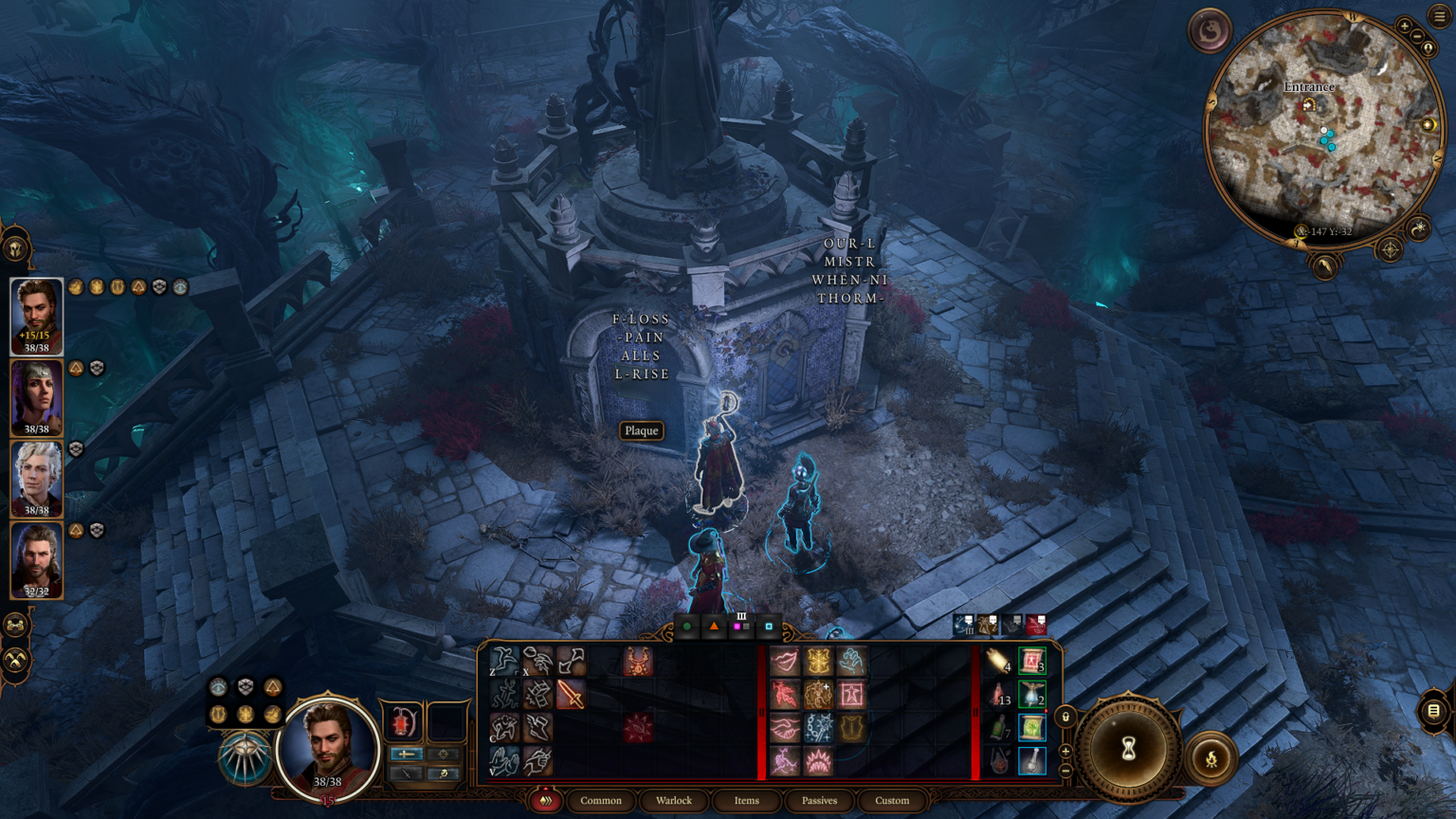Open the Passives hotbar tab
Image resolution: width=1456 pixels, height=819 pixels.
[x=818, y=801]
